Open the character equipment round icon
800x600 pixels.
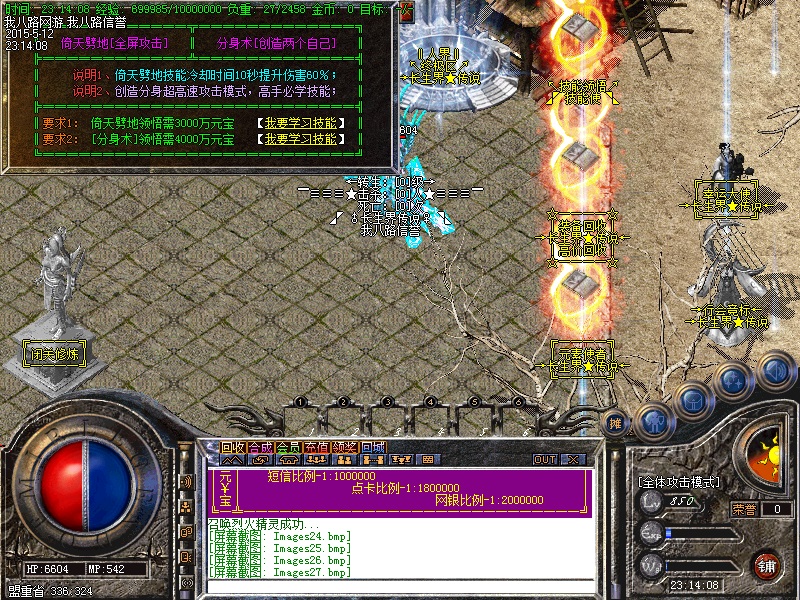point(653,420)
